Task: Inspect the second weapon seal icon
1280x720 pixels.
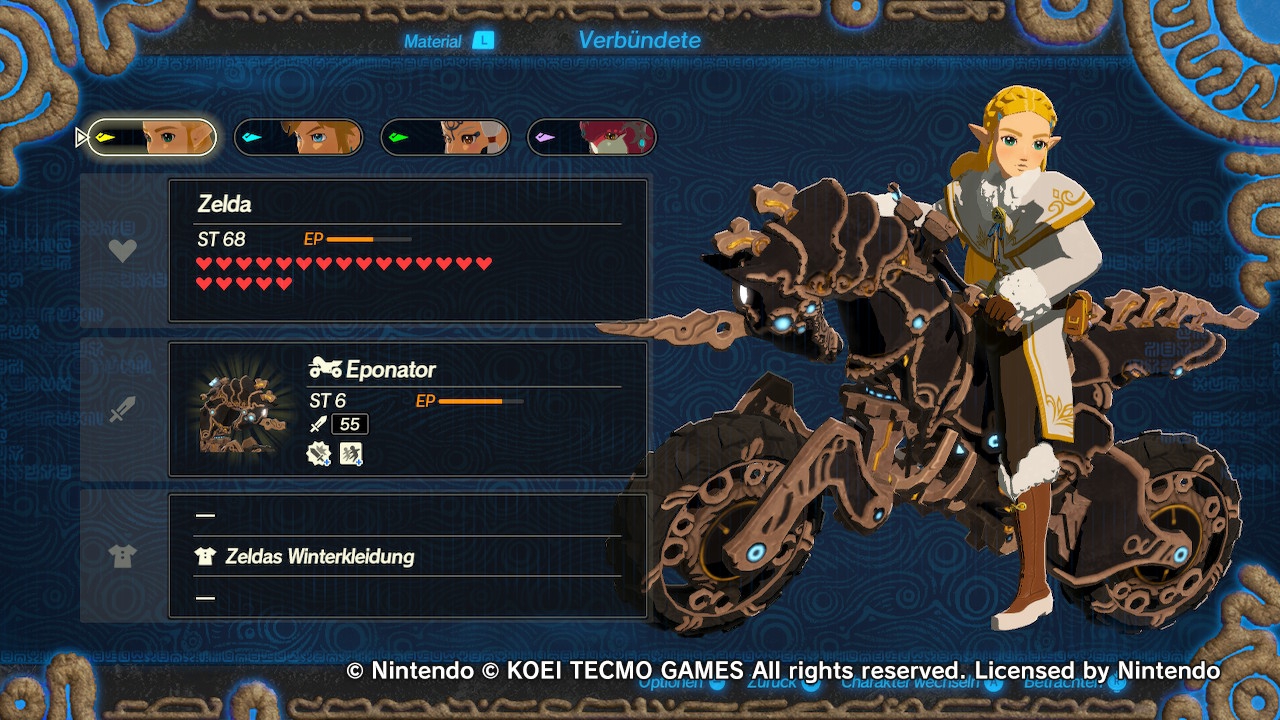Action: pos(351,454)
